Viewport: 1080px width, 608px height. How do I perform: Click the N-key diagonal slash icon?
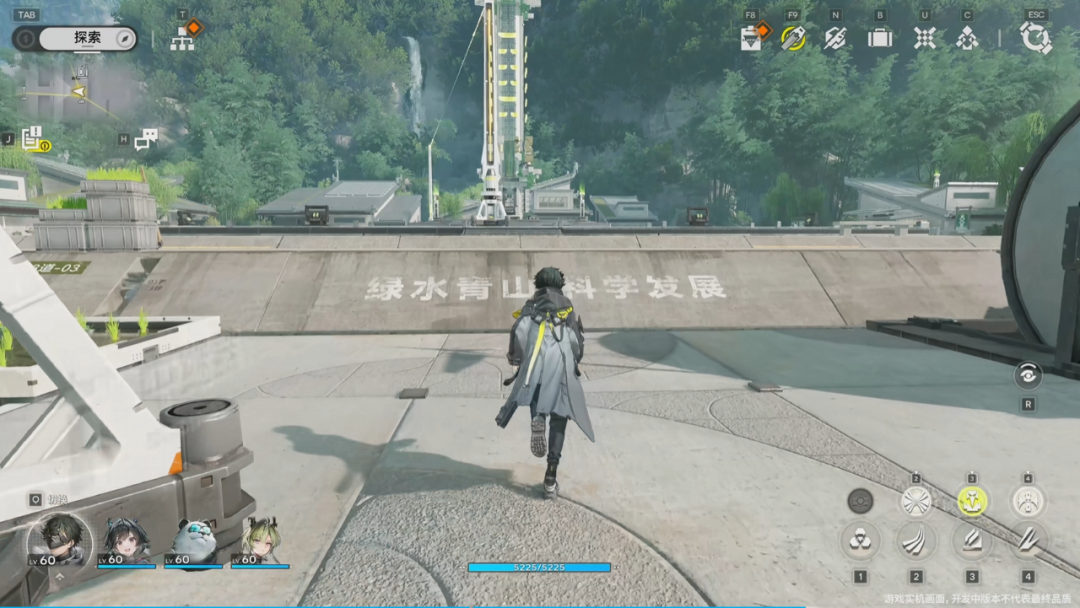835,38
